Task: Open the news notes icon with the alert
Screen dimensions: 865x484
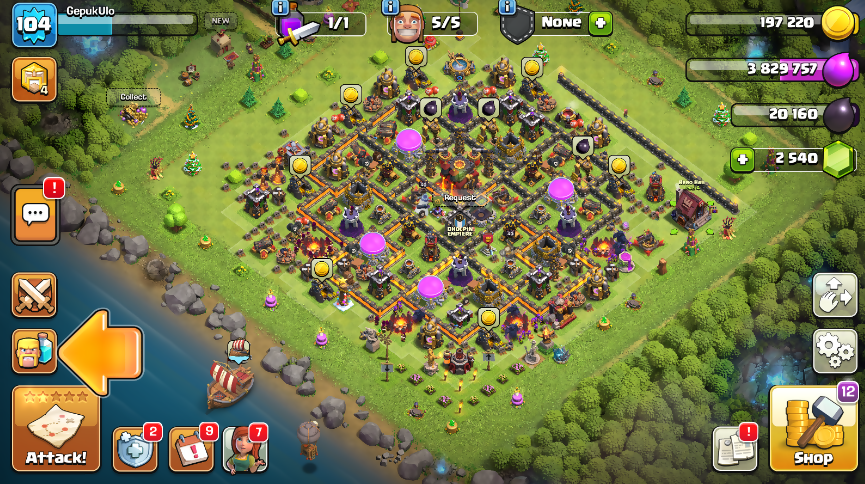Action: [x=734, y=448]
